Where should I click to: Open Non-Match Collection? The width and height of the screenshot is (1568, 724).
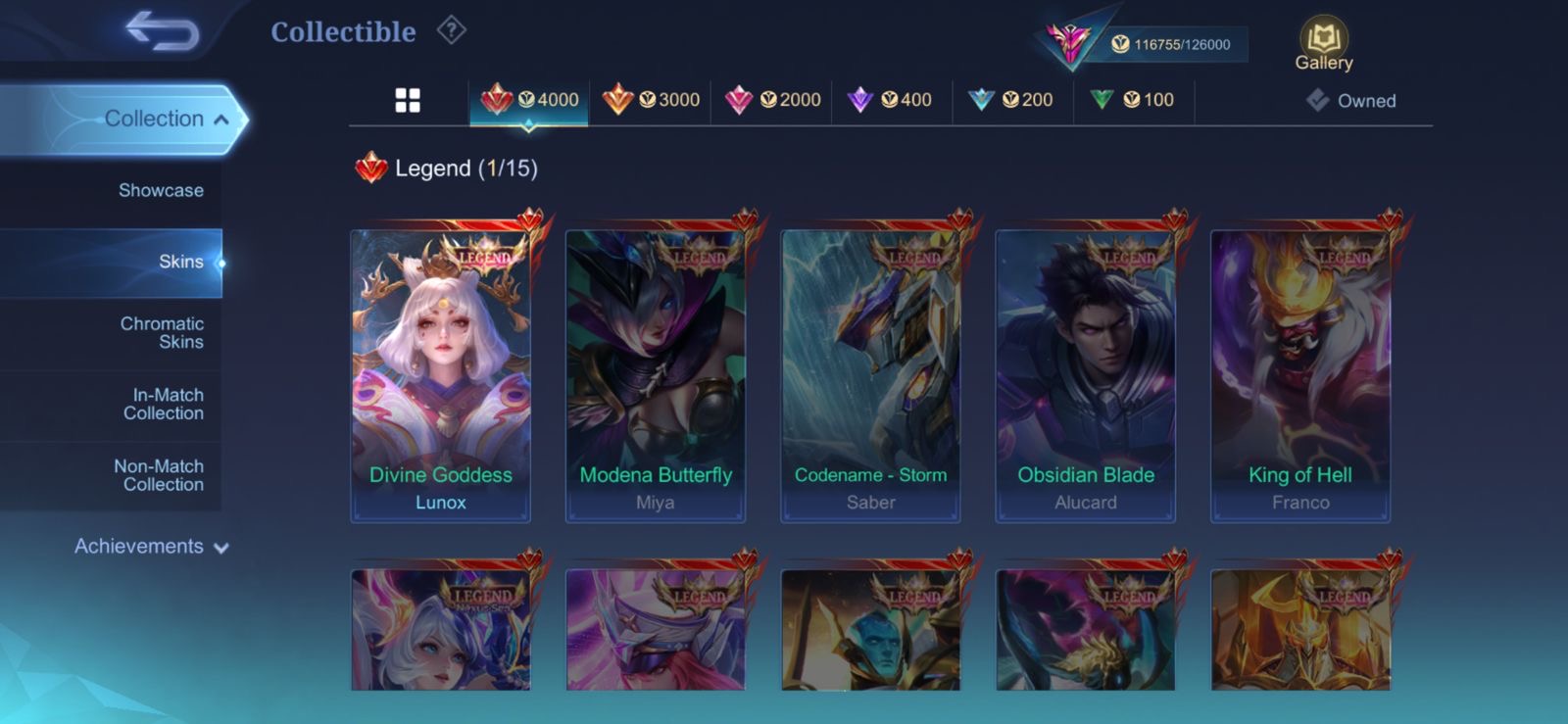point(159,475)
